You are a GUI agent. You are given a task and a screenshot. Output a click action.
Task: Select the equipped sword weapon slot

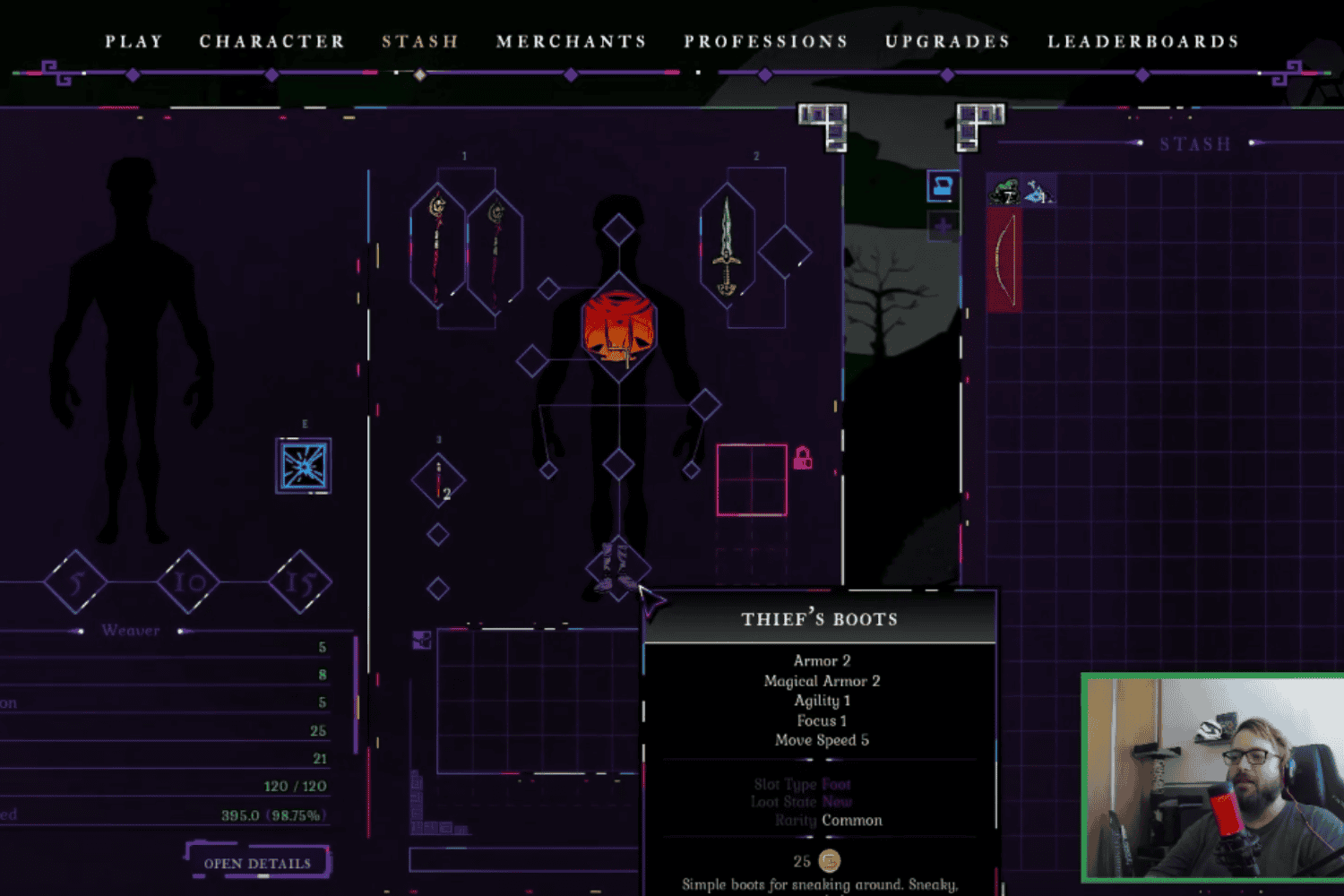[727, 247]
